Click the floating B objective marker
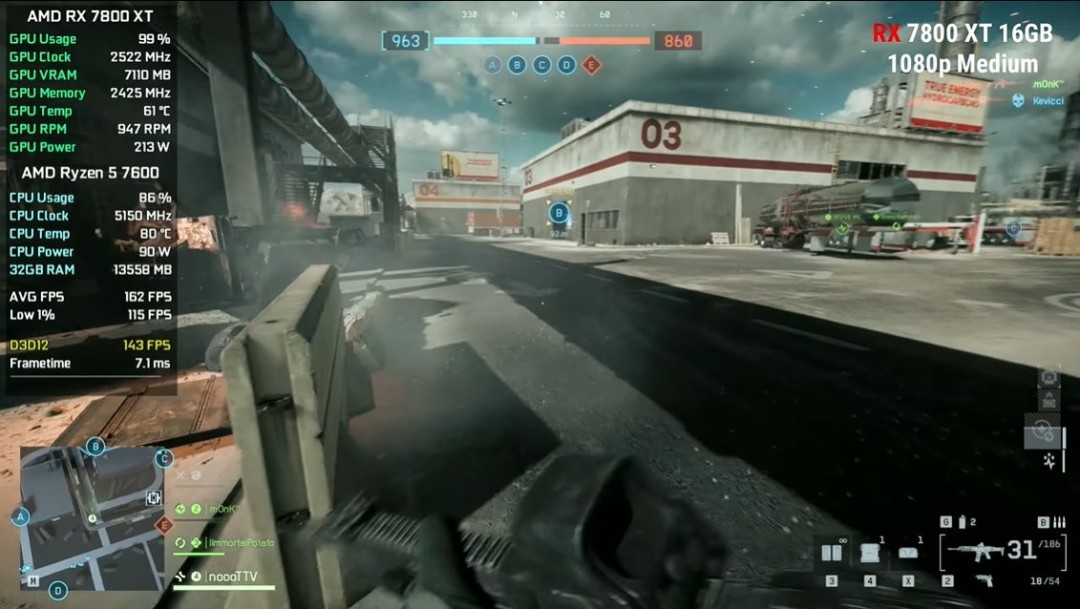This screenshot has height=609, width=1080. pos(559,212)
